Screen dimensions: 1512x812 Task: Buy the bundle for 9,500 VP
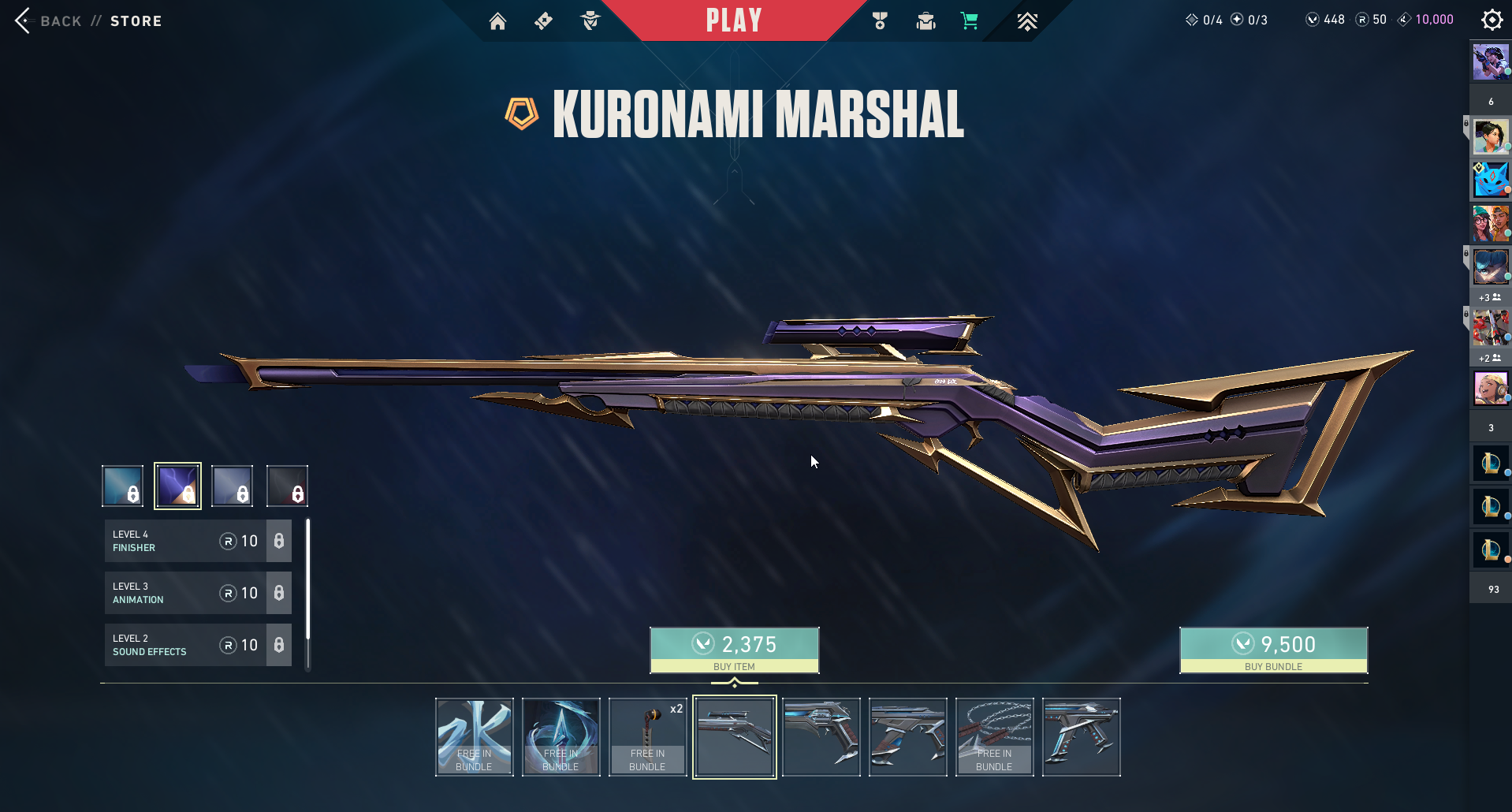click(1273, 650)
